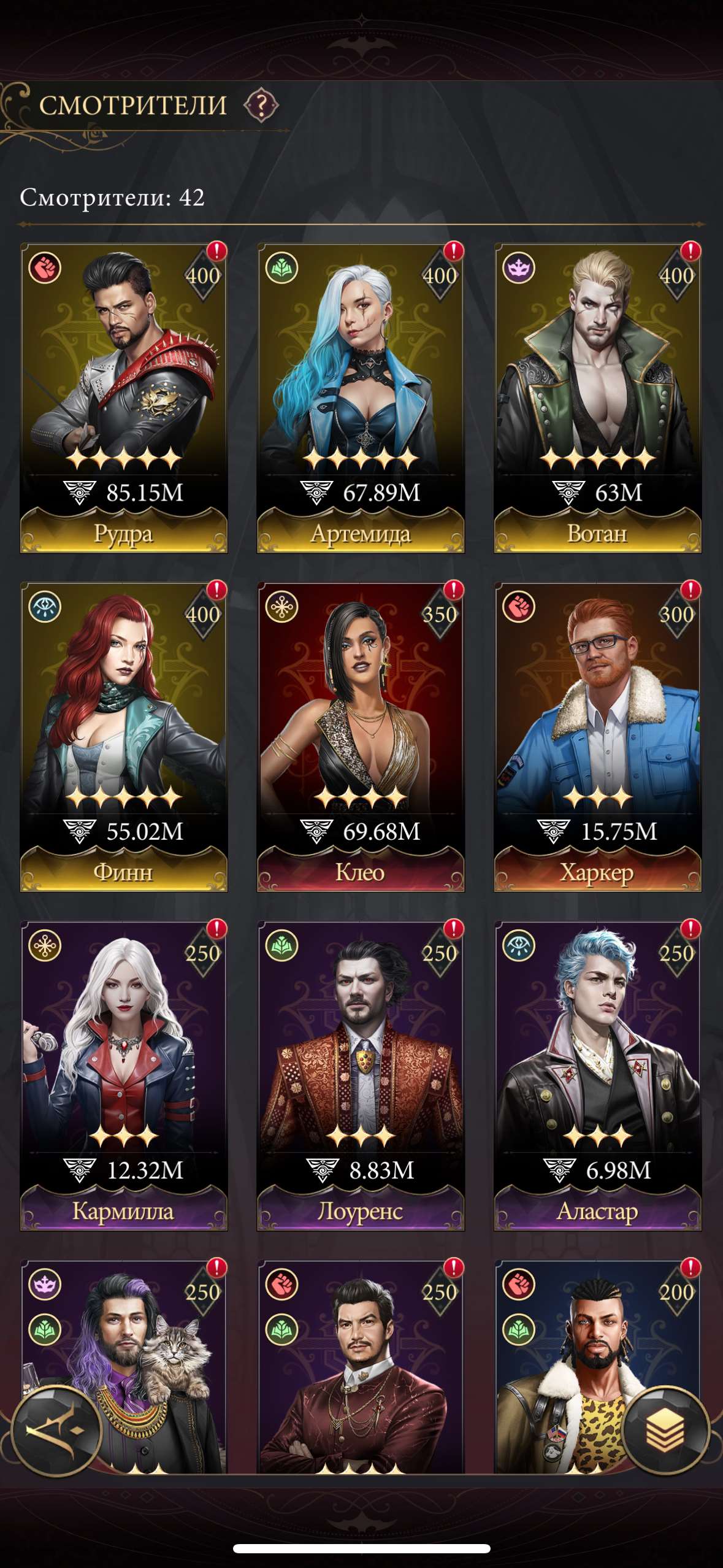723x1568 pixels.
Task: Select the Кармилла warden card
Action: tap(124, 1075)
